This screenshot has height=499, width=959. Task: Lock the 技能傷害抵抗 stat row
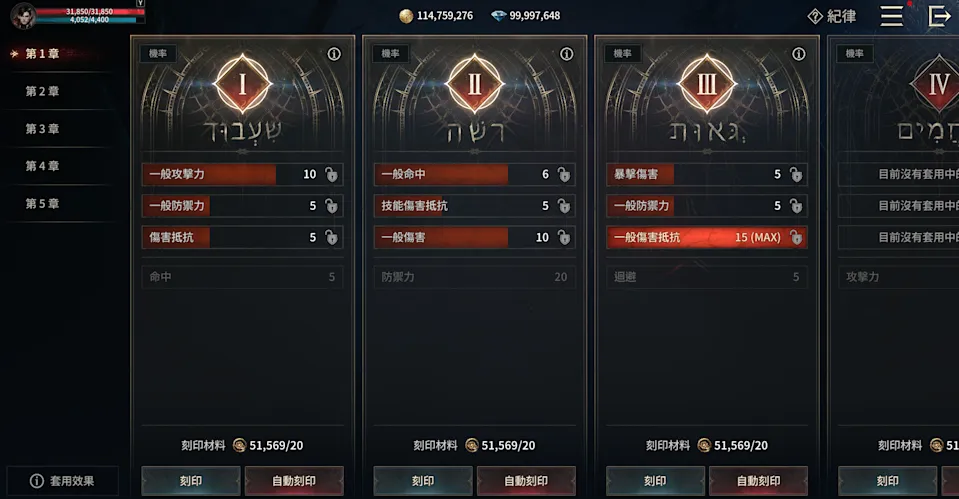tap(563, 206)
